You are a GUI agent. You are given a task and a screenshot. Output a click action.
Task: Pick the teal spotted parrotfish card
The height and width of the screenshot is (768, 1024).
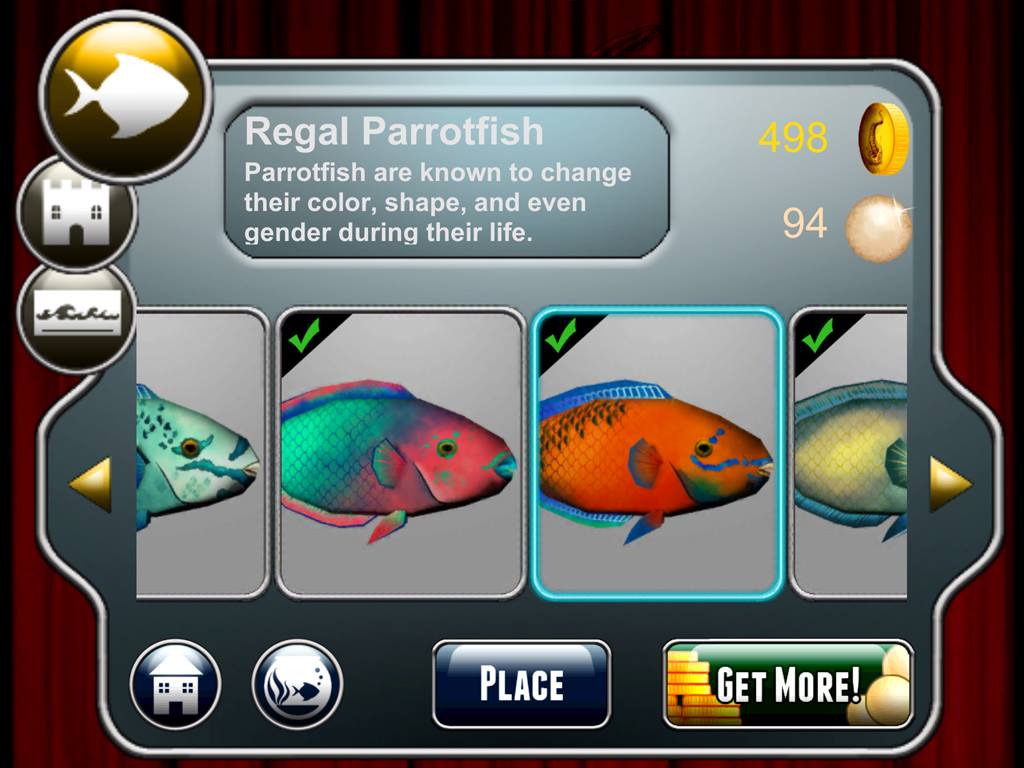click(200, 453)
